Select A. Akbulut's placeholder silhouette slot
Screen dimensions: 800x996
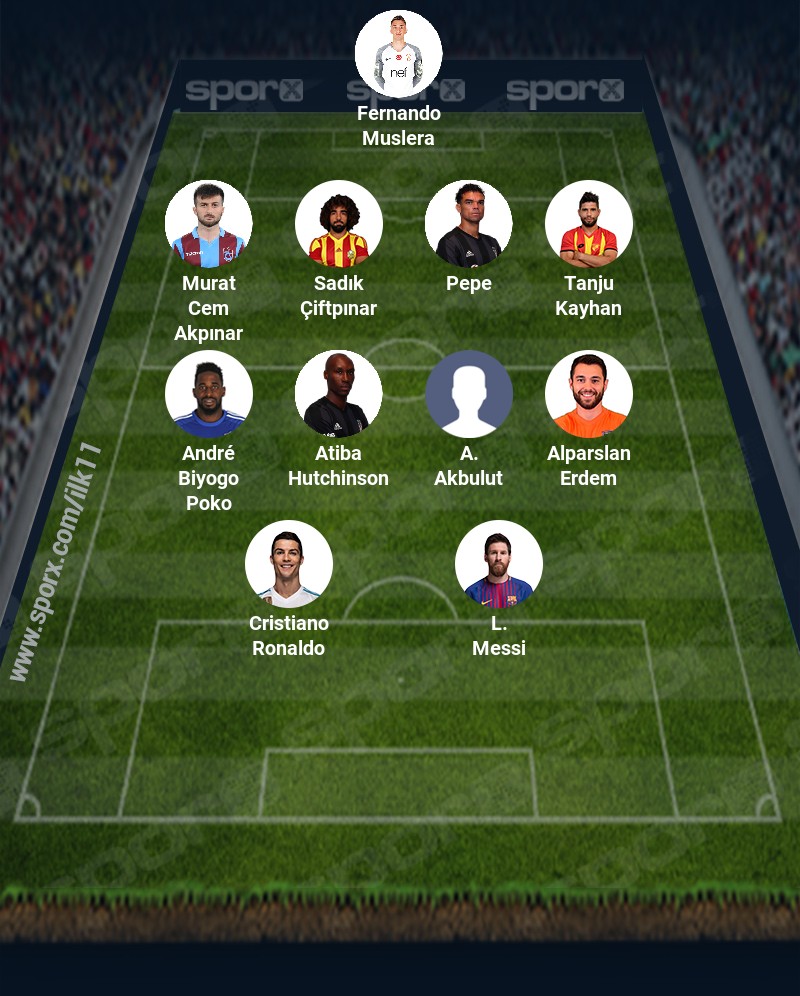tap(469, 394)
